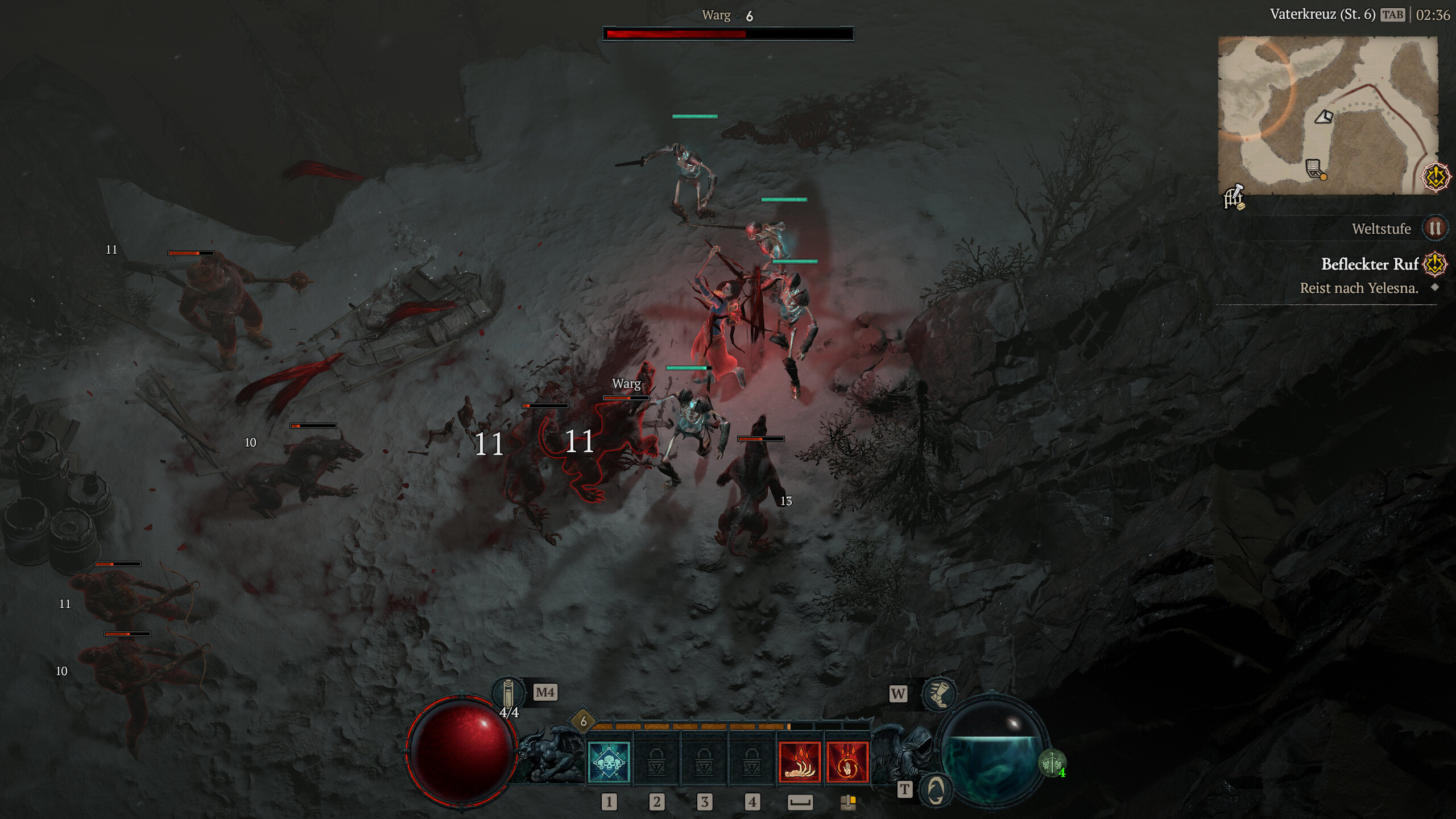Open the town portal swirl icon

[x=936, y=790]
